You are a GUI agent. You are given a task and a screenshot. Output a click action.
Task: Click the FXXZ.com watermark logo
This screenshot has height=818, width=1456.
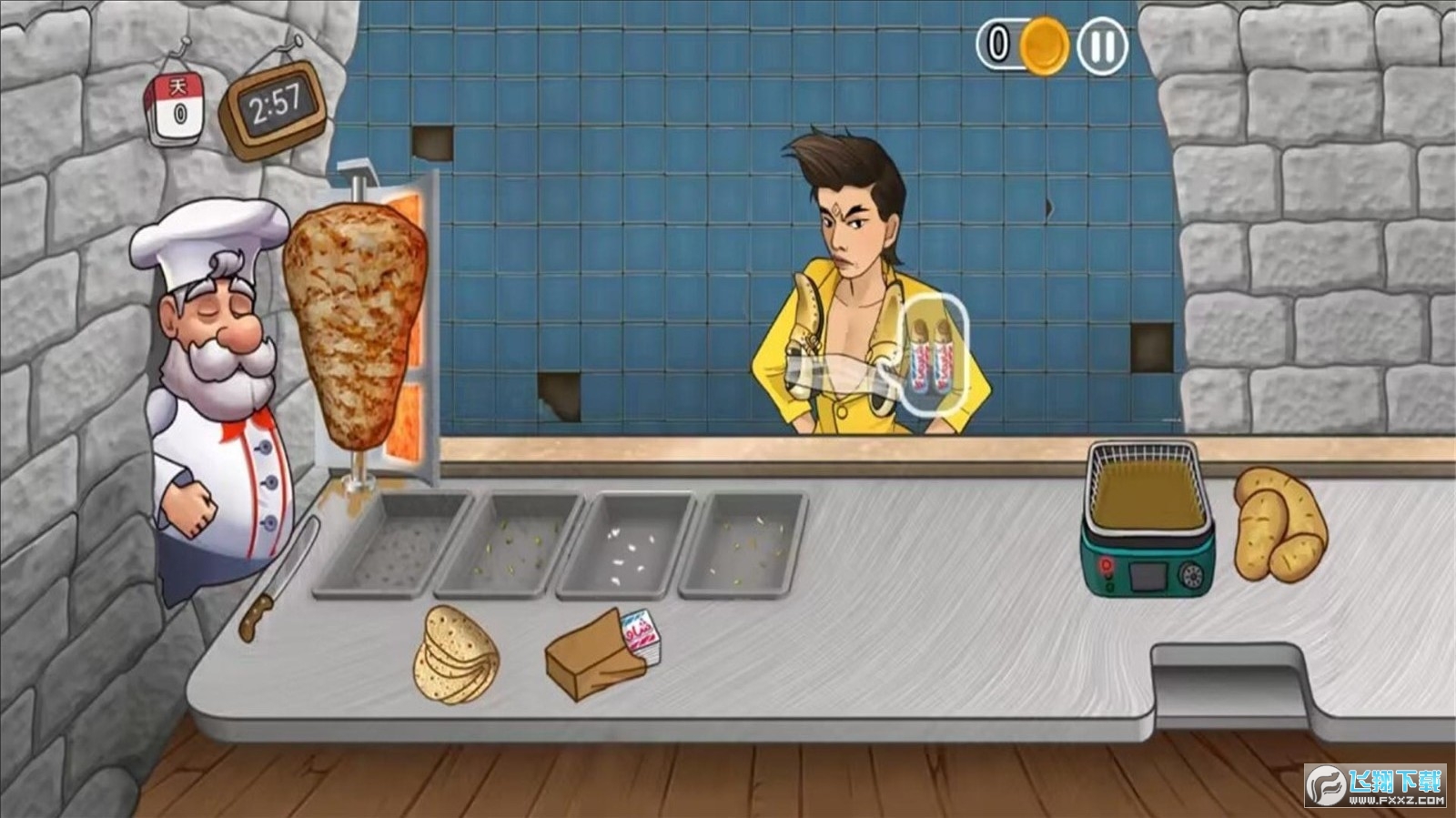click(1375, 786)
